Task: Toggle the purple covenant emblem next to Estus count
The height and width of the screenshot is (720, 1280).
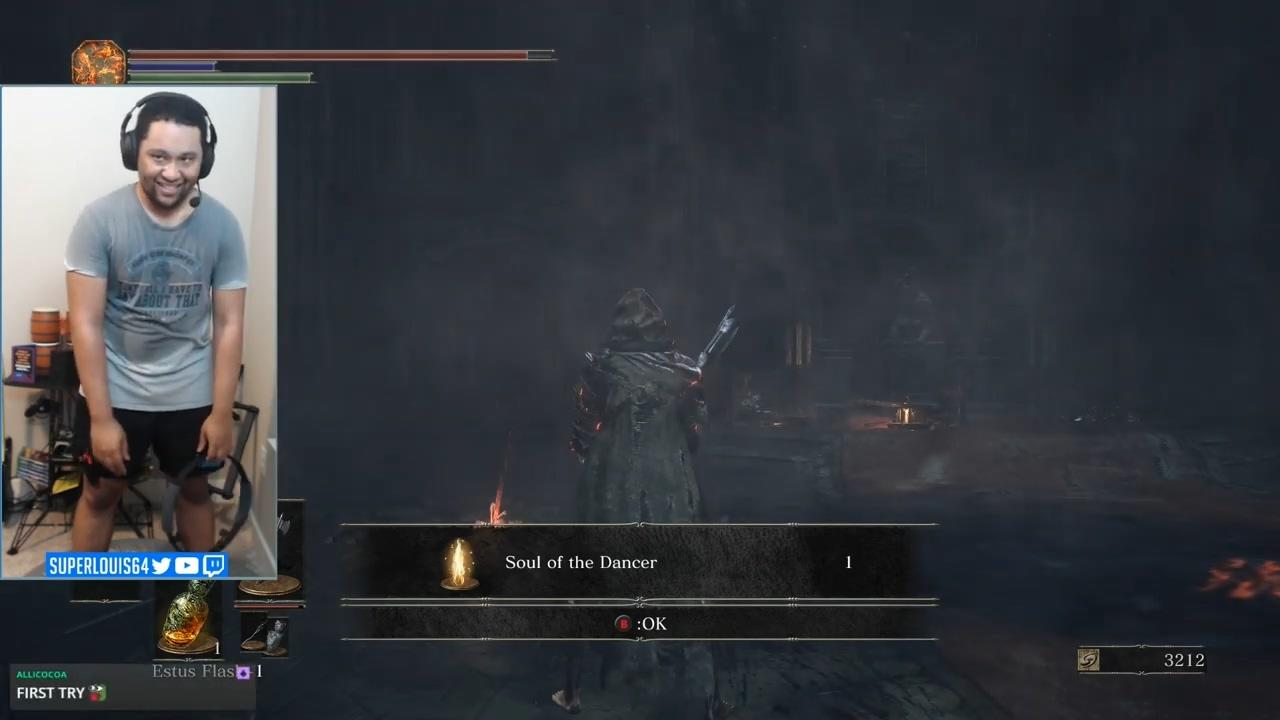Action: click(x=243, y=672)
